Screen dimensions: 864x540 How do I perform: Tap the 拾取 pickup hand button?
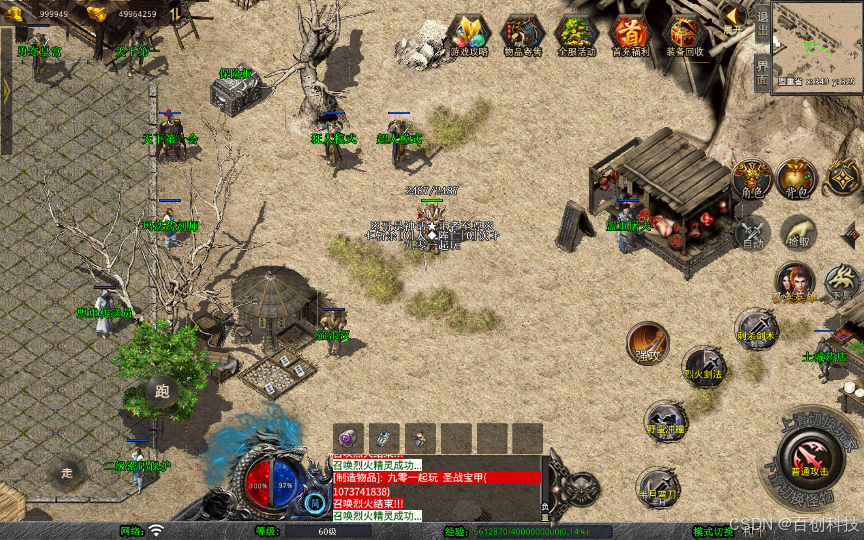797,232
